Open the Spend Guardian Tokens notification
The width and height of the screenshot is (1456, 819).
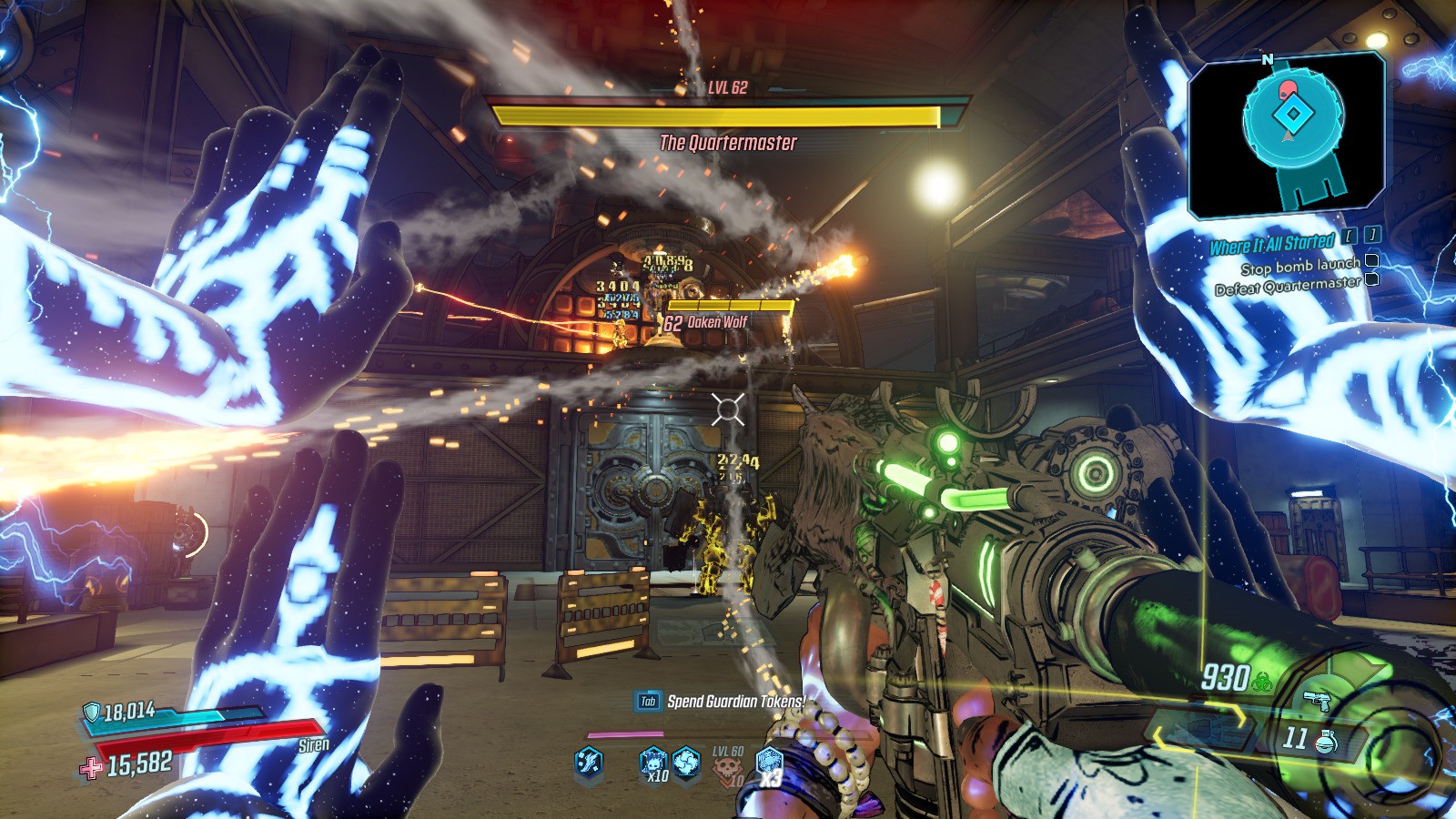(x=722, y=701)
